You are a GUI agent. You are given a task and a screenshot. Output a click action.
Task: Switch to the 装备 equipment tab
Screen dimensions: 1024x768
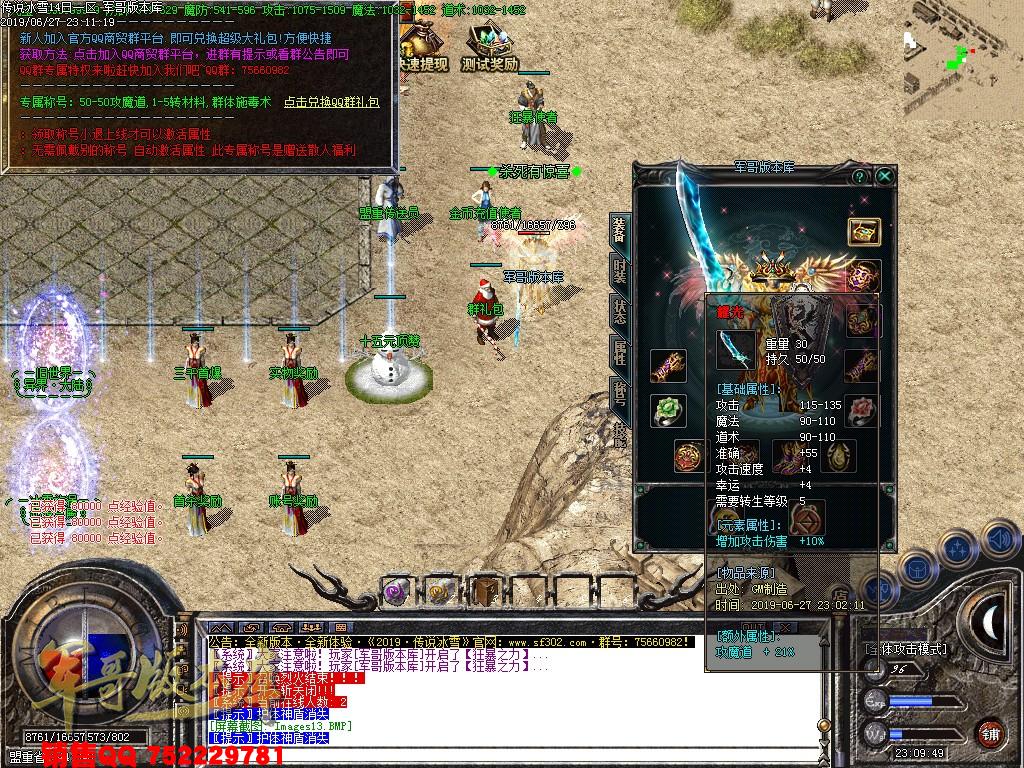[619, 231]
